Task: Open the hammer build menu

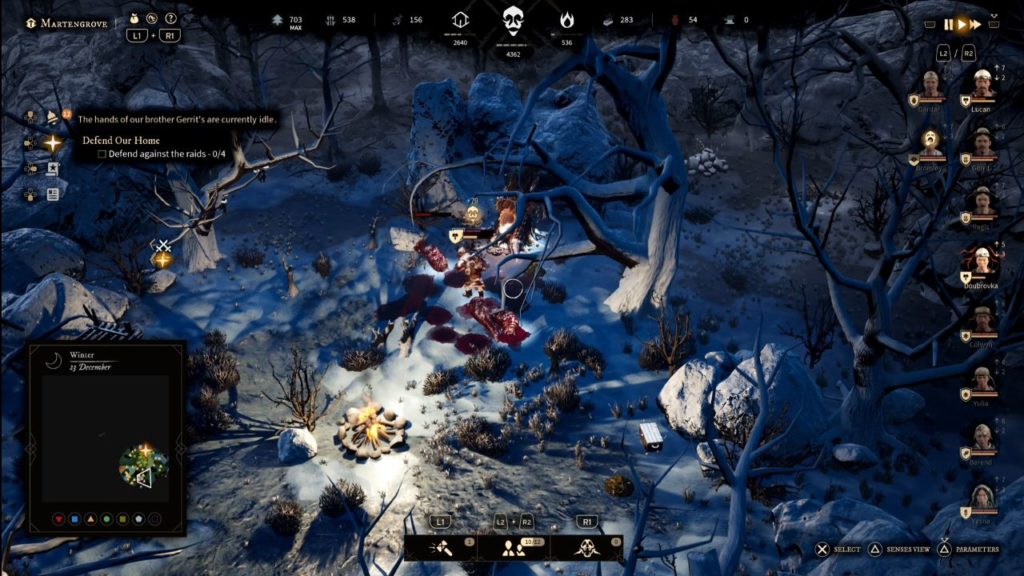Action: click(x=442, y=547)
